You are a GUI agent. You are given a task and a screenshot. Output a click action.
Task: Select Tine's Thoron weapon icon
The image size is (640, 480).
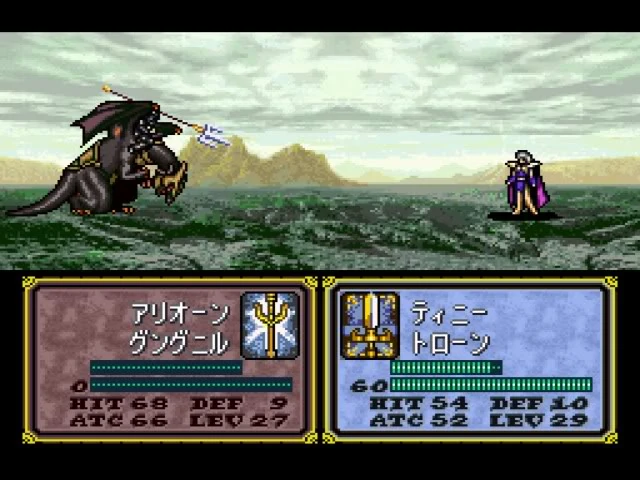[370, 325]
